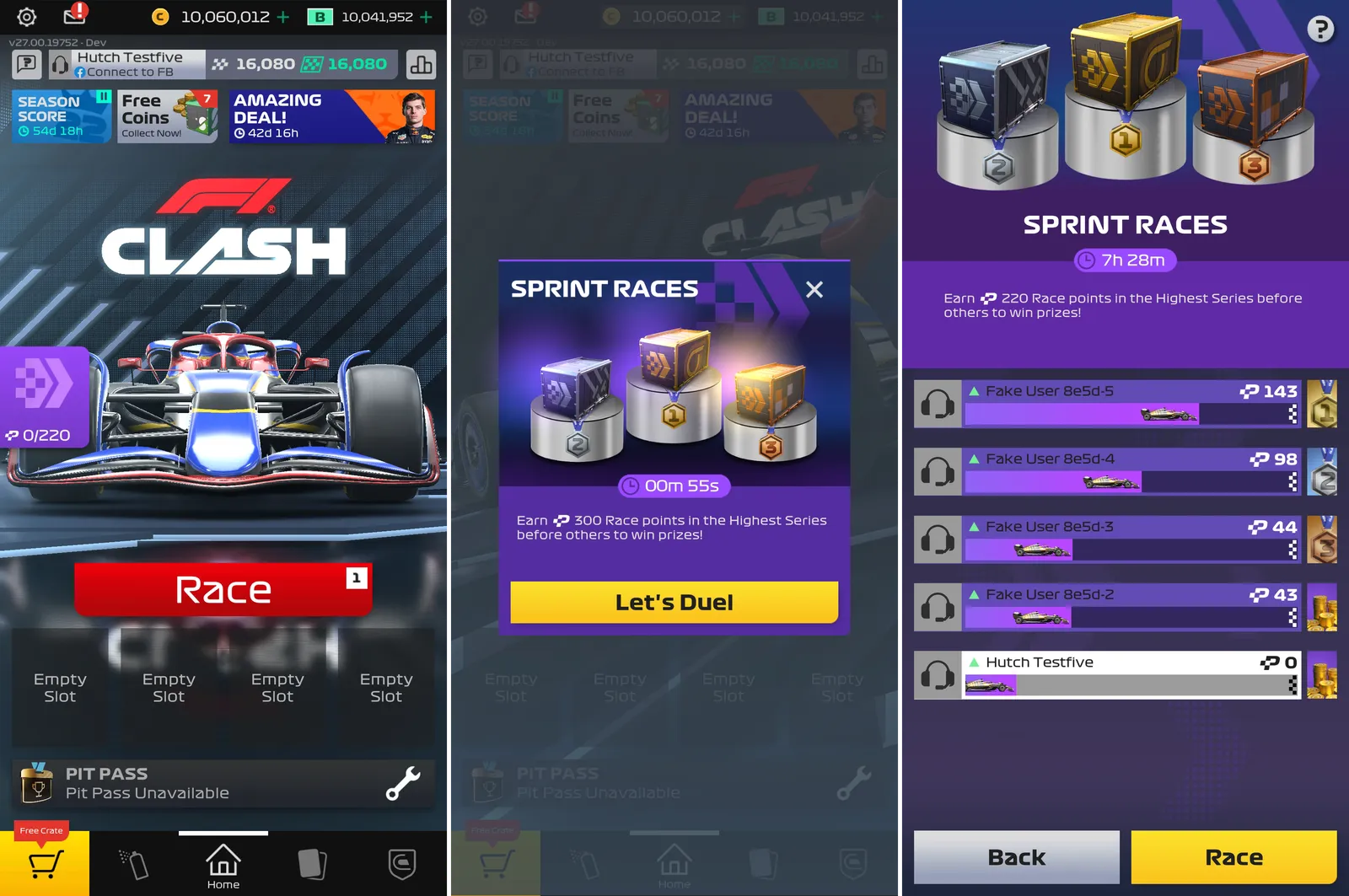Screen dimensions: 1349x896
Task: Choose the Hutch Testfive row in the leaderboard
Action: [1130, 674]
